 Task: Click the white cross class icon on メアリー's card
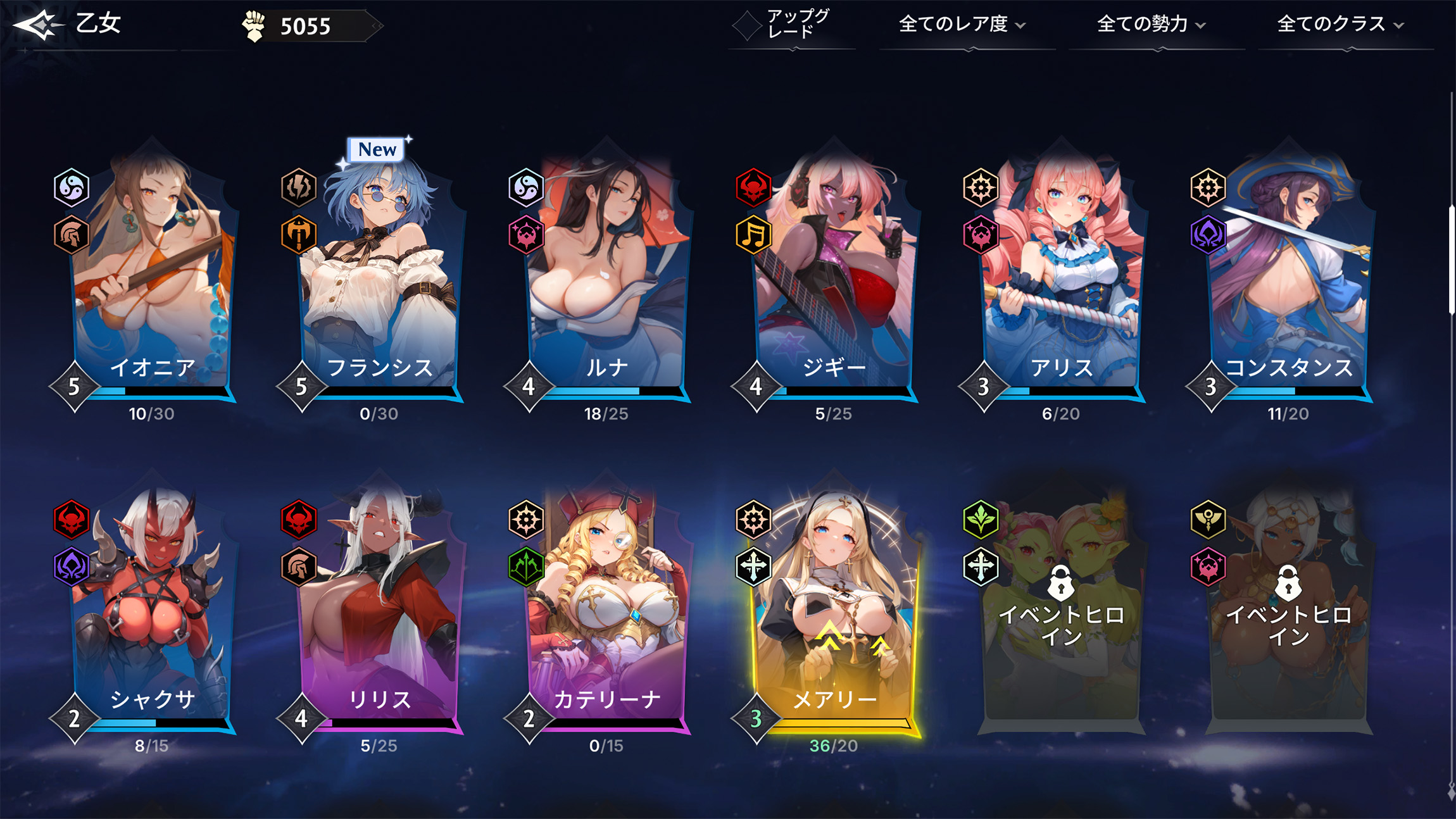tap(753, 567)
